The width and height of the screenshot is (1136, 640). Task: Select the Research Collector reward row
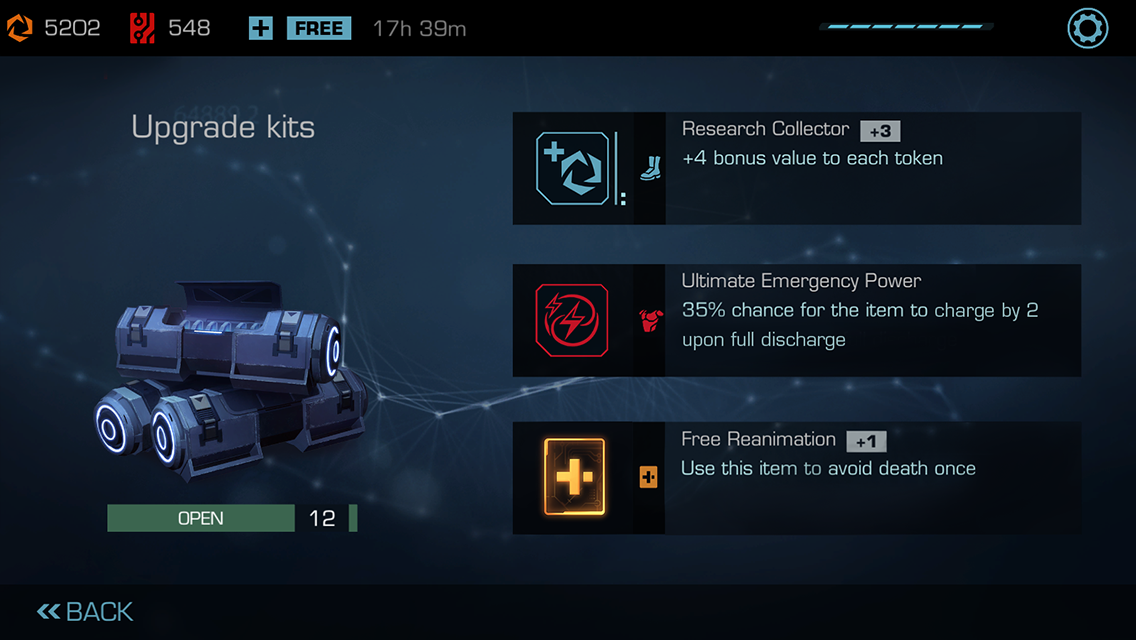(x=796, y=168)
